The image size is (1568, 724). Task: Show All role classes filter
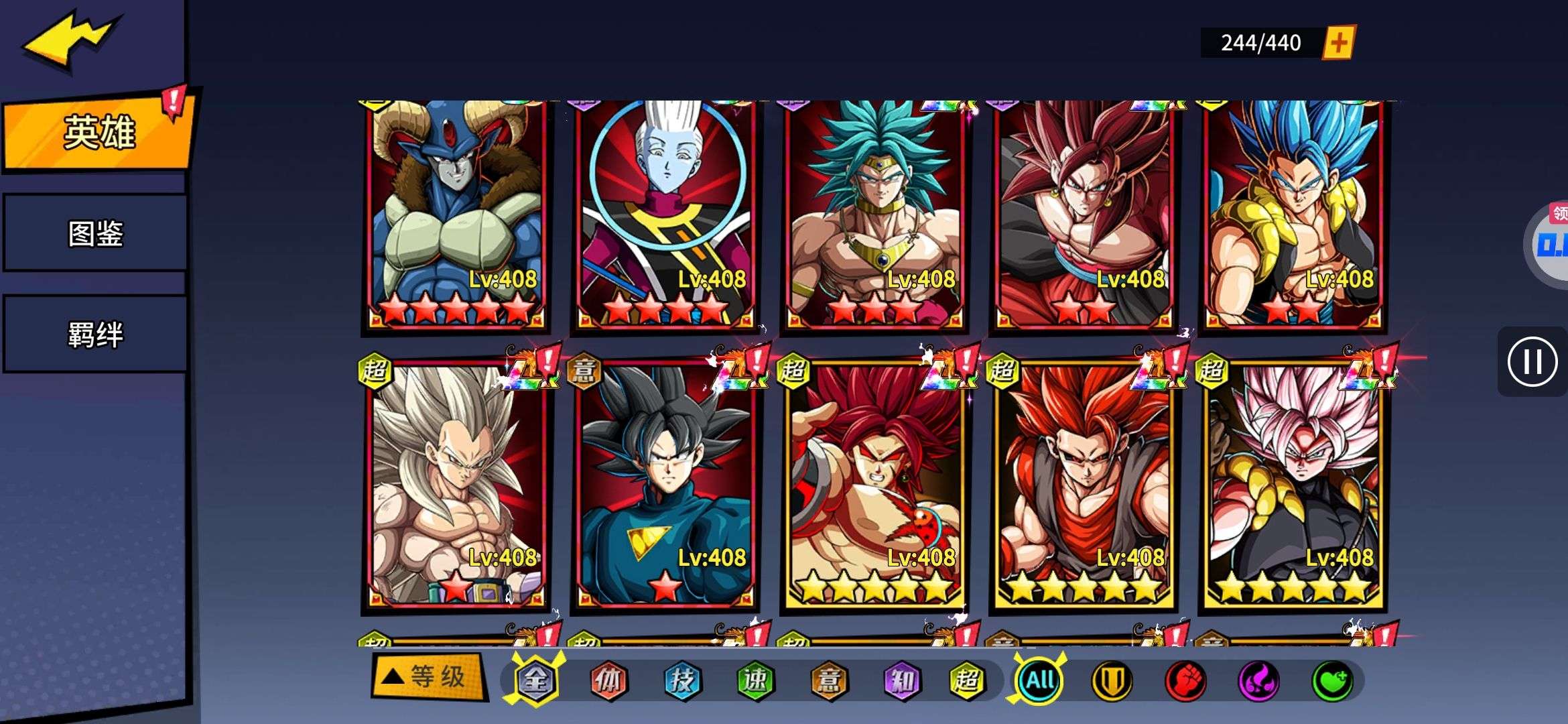coord(1039,680)
